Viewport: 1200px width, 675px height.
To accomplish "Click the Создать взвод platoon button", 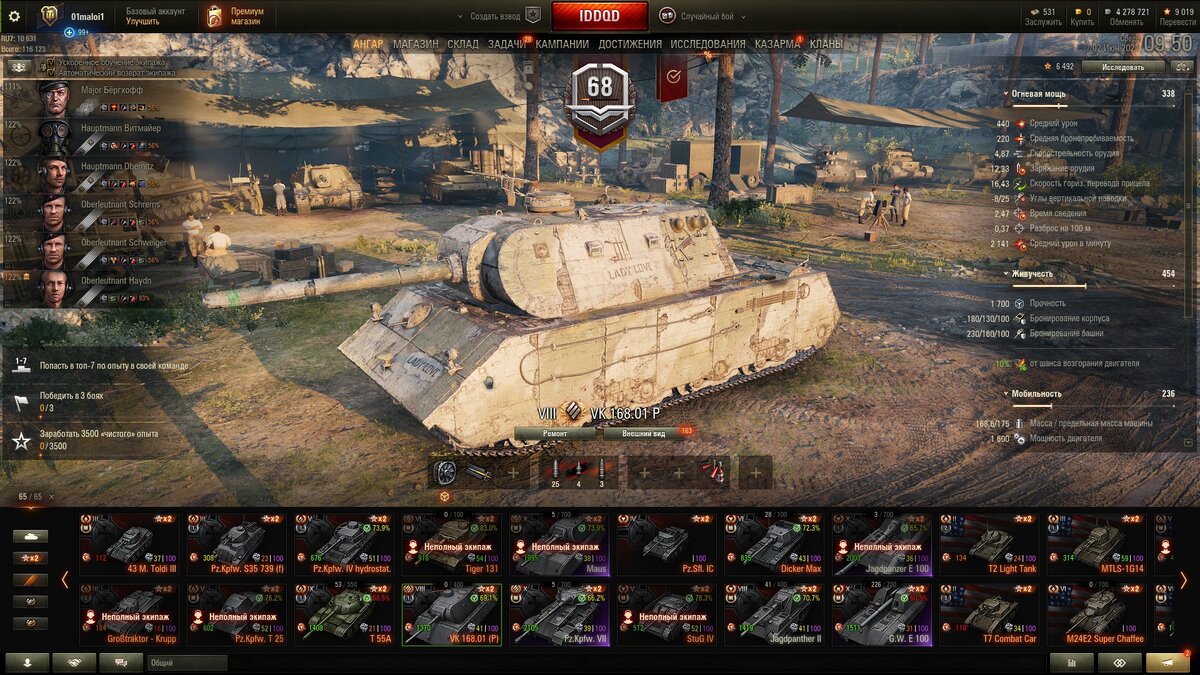I will 497,17.
